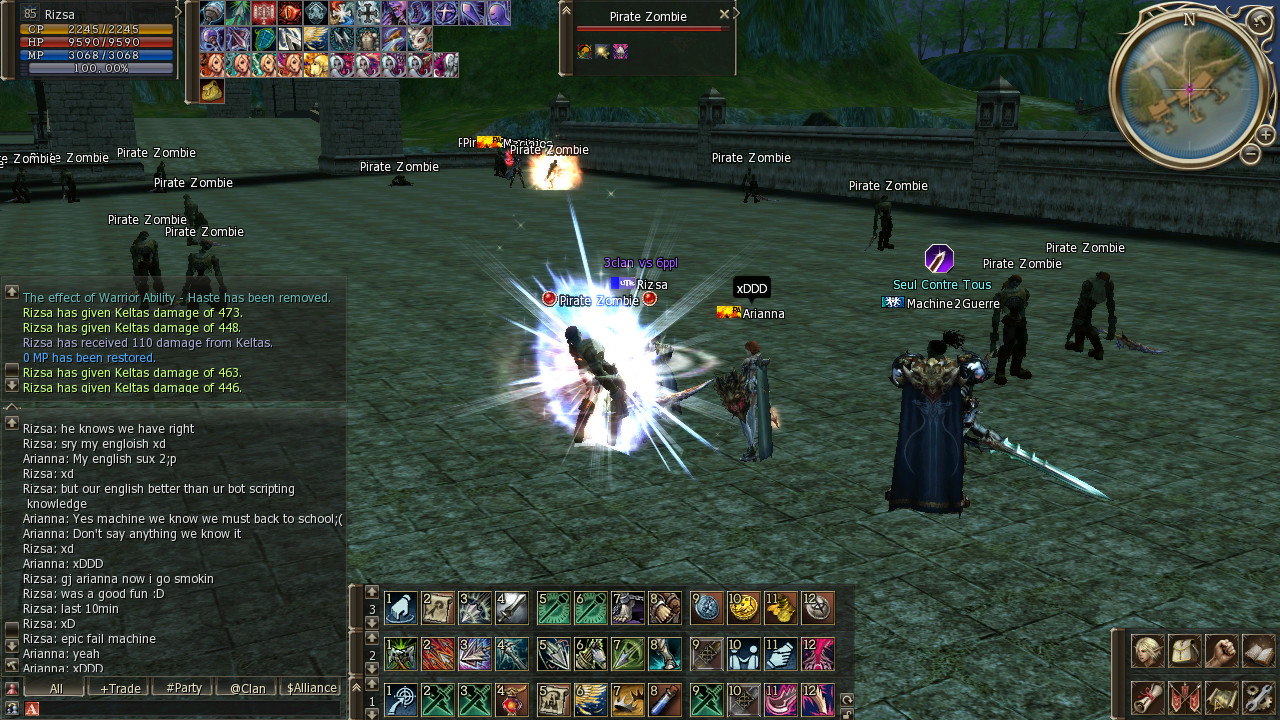1280x720 pixels.
Task: Zoom in the minimap with the plus button
Action: (x=1266, y=135)
